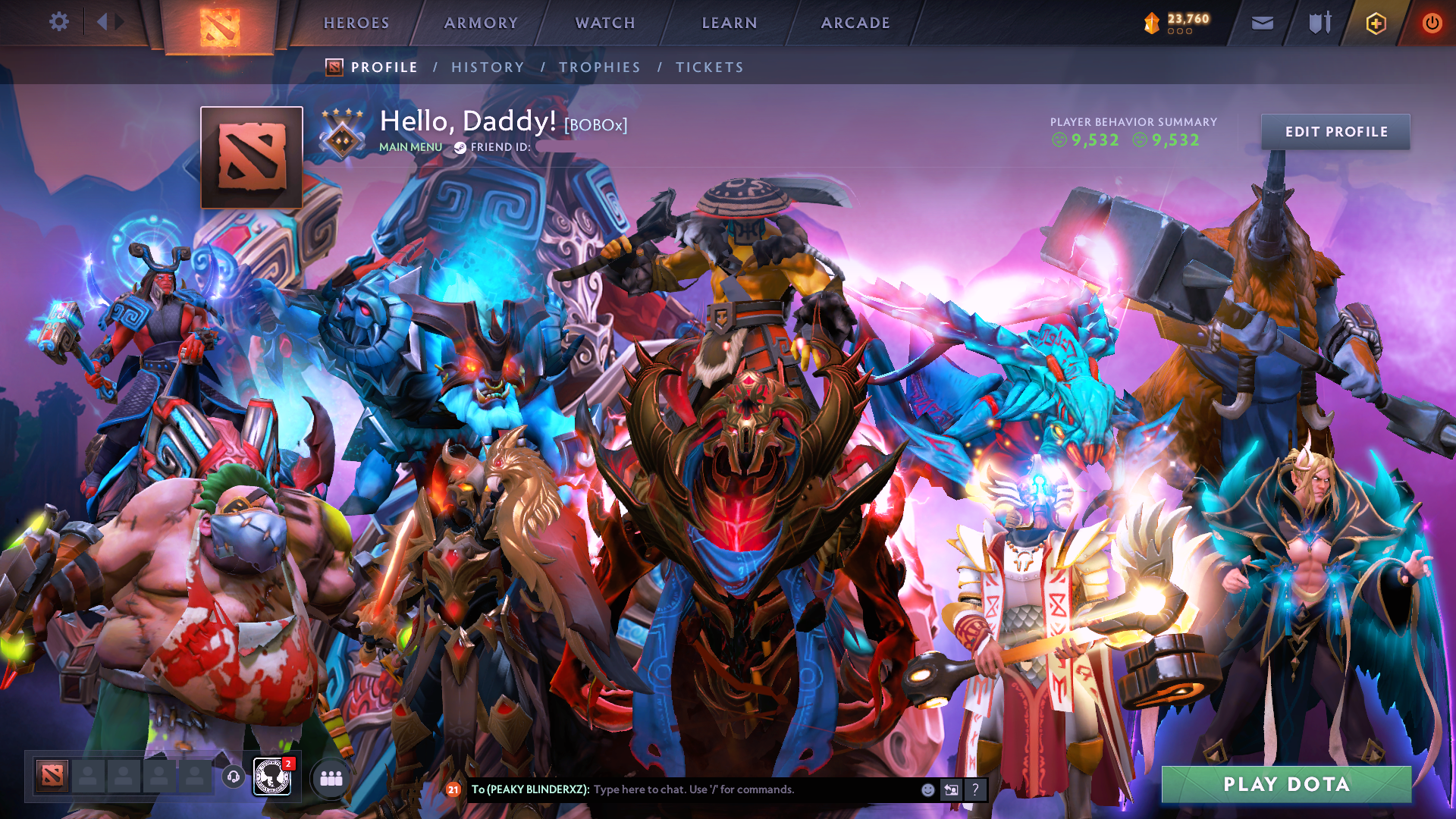Screen dimensions: 1456x819
Task: Open chat help with the question mark icon
Action: [974, 789]
